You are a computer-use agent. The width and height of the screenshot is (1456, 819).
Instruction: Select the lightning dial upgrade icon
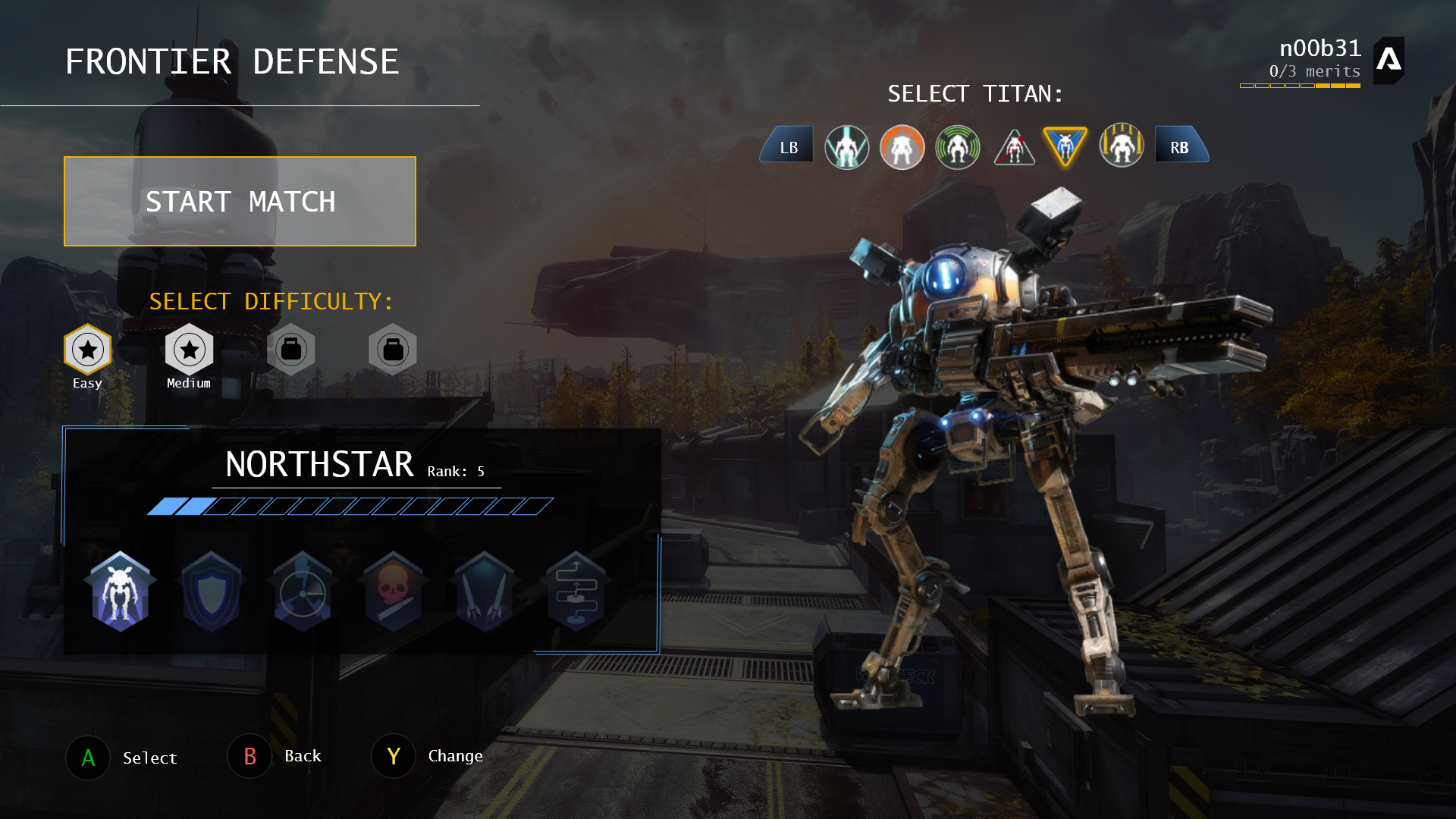[x=303, y=592]
